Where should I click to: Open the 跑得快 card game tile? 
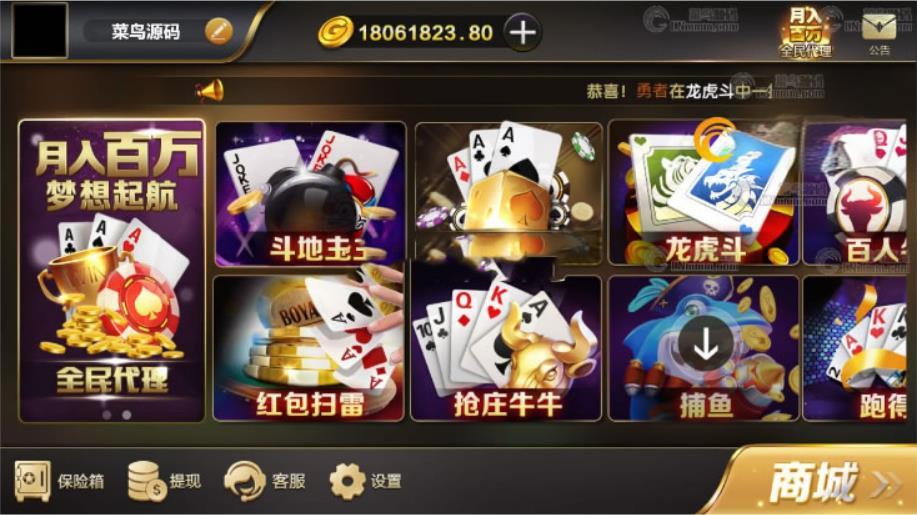tap(860, 348)
